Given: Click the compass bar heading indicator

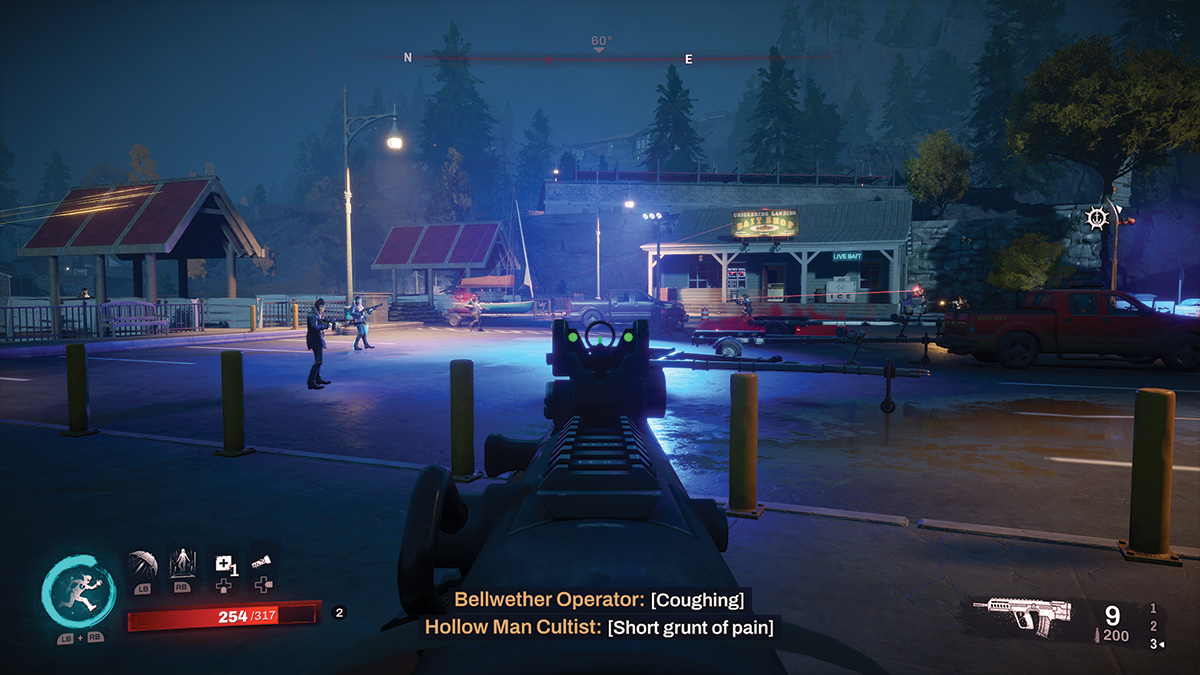Looking at the screenshot, I should (600, 44).
